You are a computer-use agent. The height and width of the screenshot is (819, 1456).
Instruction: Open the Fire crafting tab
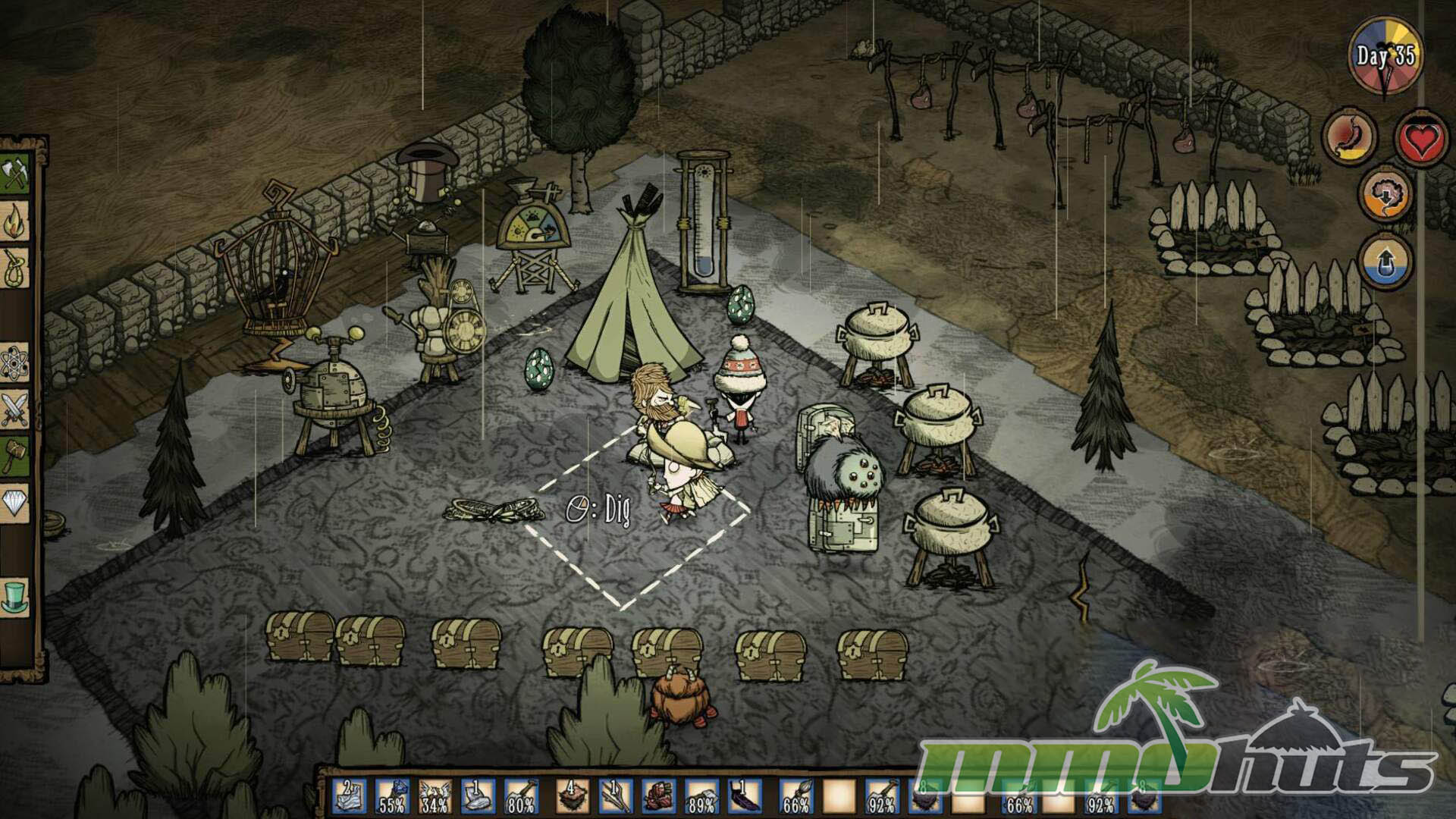pos(14,221)
